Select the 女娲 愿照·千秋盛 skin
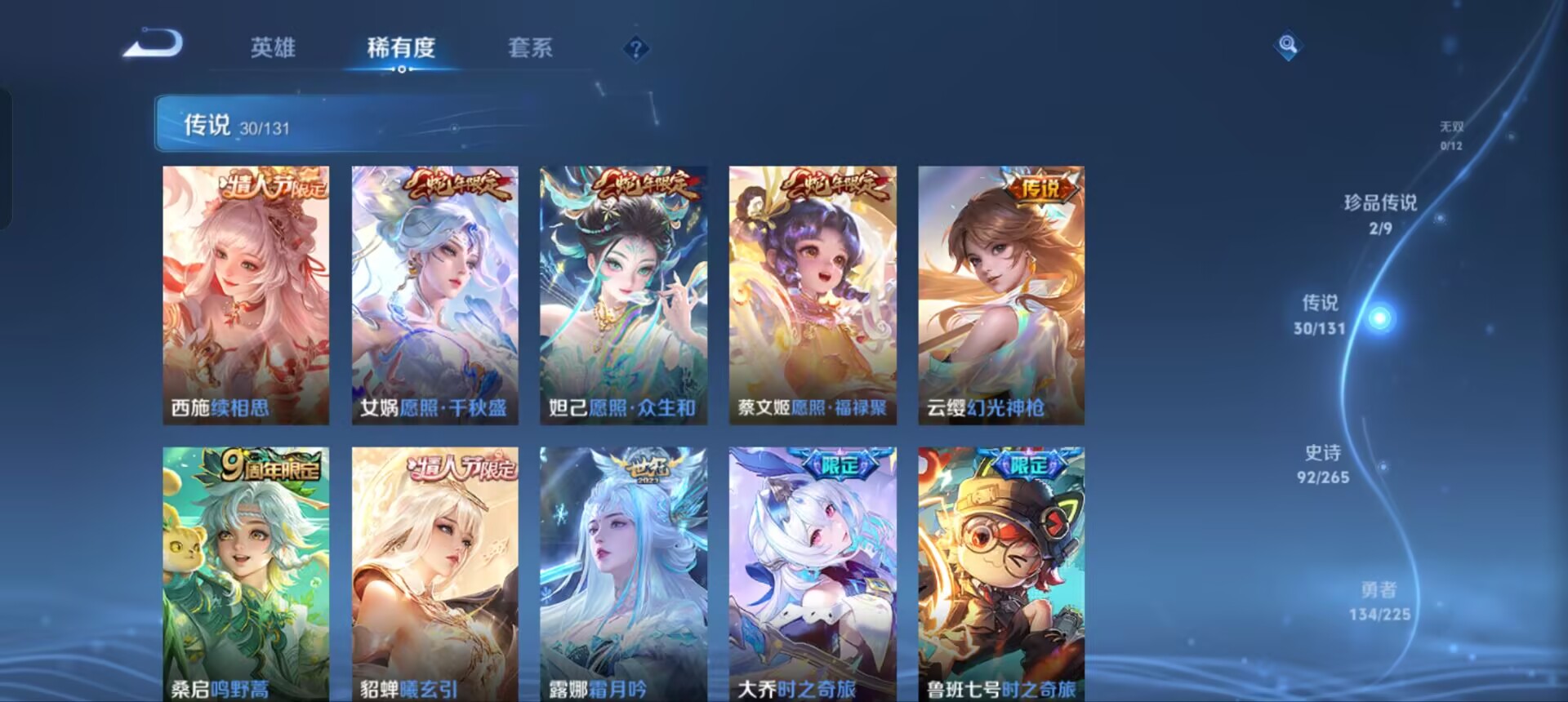This screenshot has width=1568, height=702. pos(433,294)
